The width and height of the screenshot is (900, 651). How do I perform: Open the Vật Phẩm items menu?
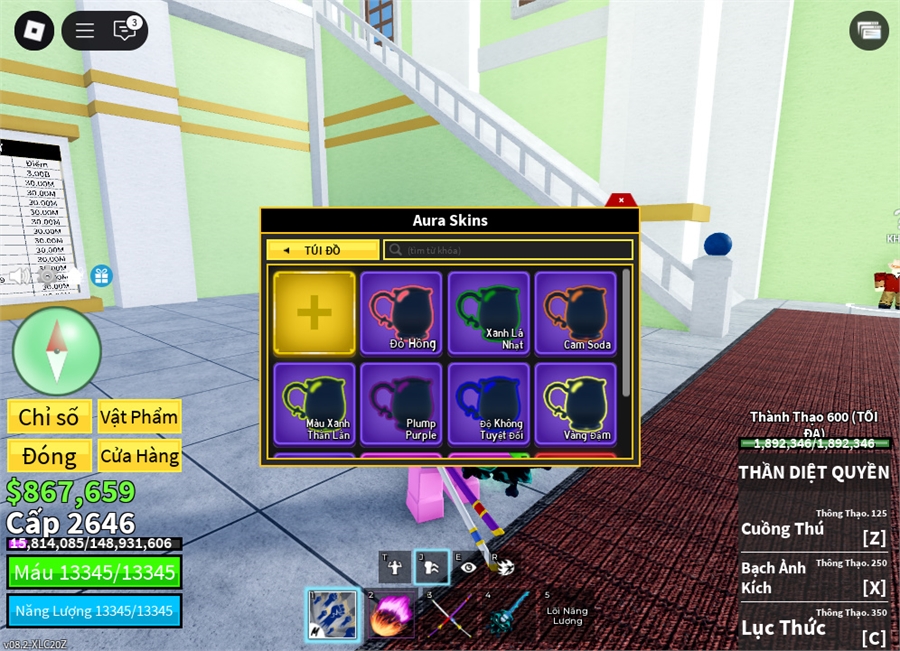tap(138, 417)
